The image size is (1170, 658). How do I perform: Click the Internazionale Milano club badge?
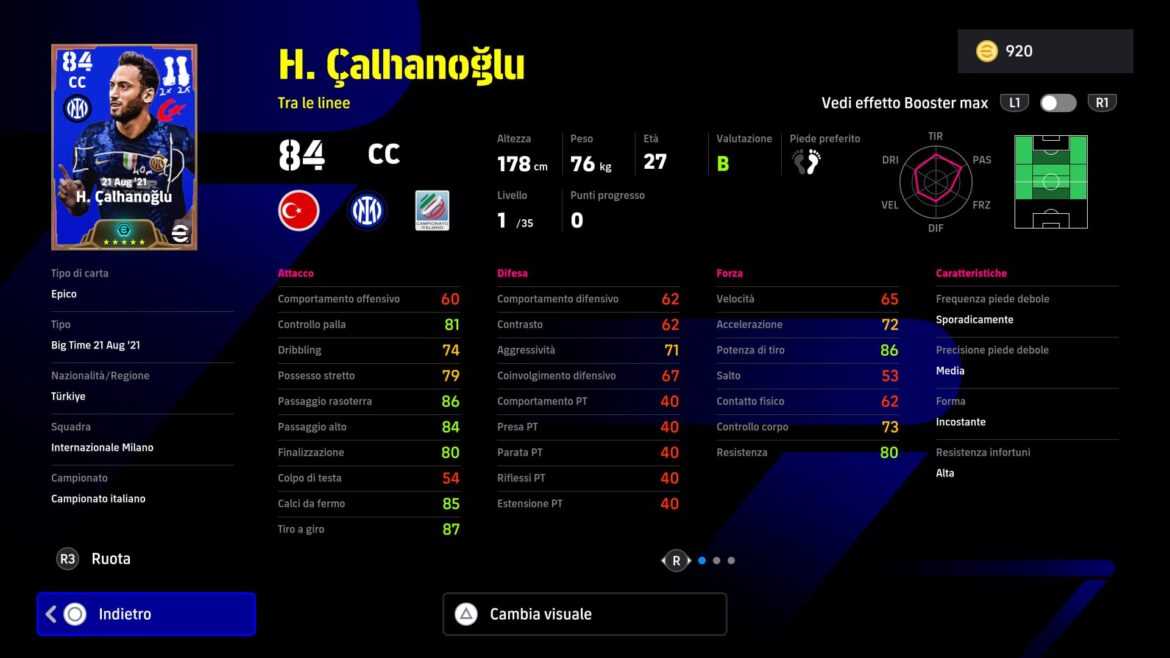[x=366, y=211]
